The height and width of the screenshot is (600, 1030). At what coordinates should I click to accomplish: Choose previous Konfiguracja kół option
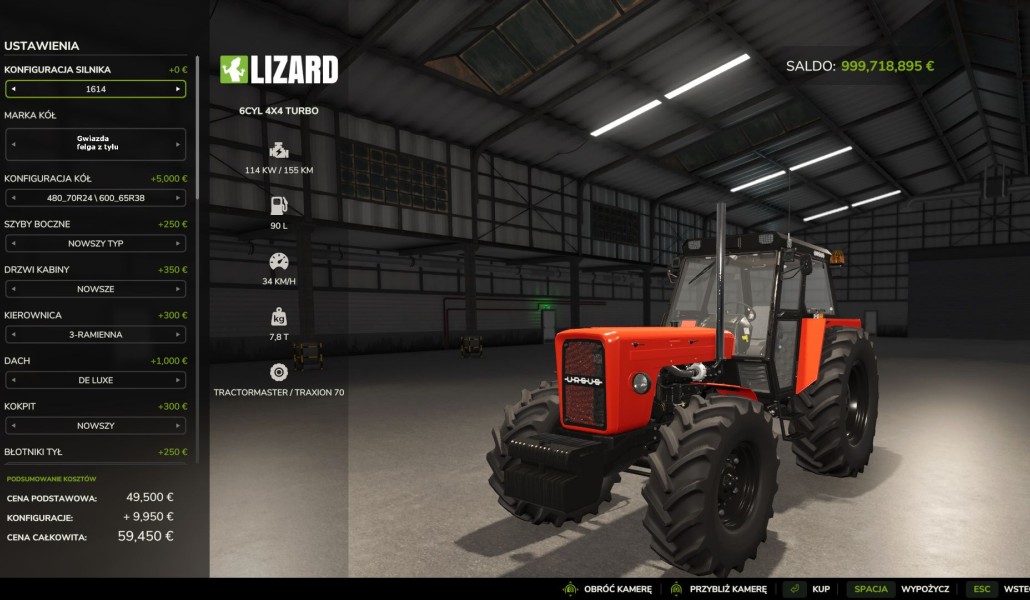point(13,198)
